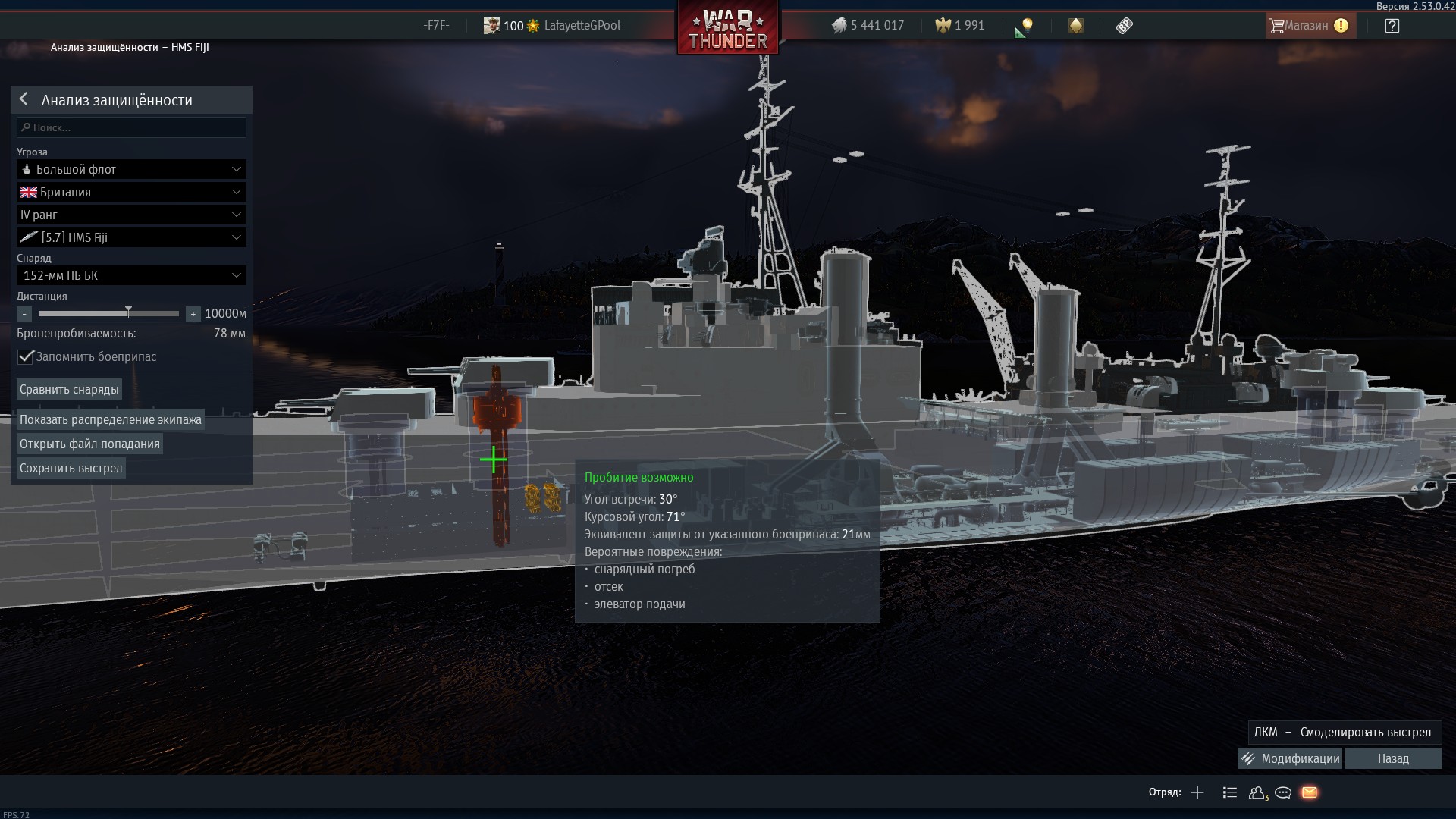The image size is (1456, 819).
Task: Open the Британия nation dropdown
Action: (x=131, y=192)
